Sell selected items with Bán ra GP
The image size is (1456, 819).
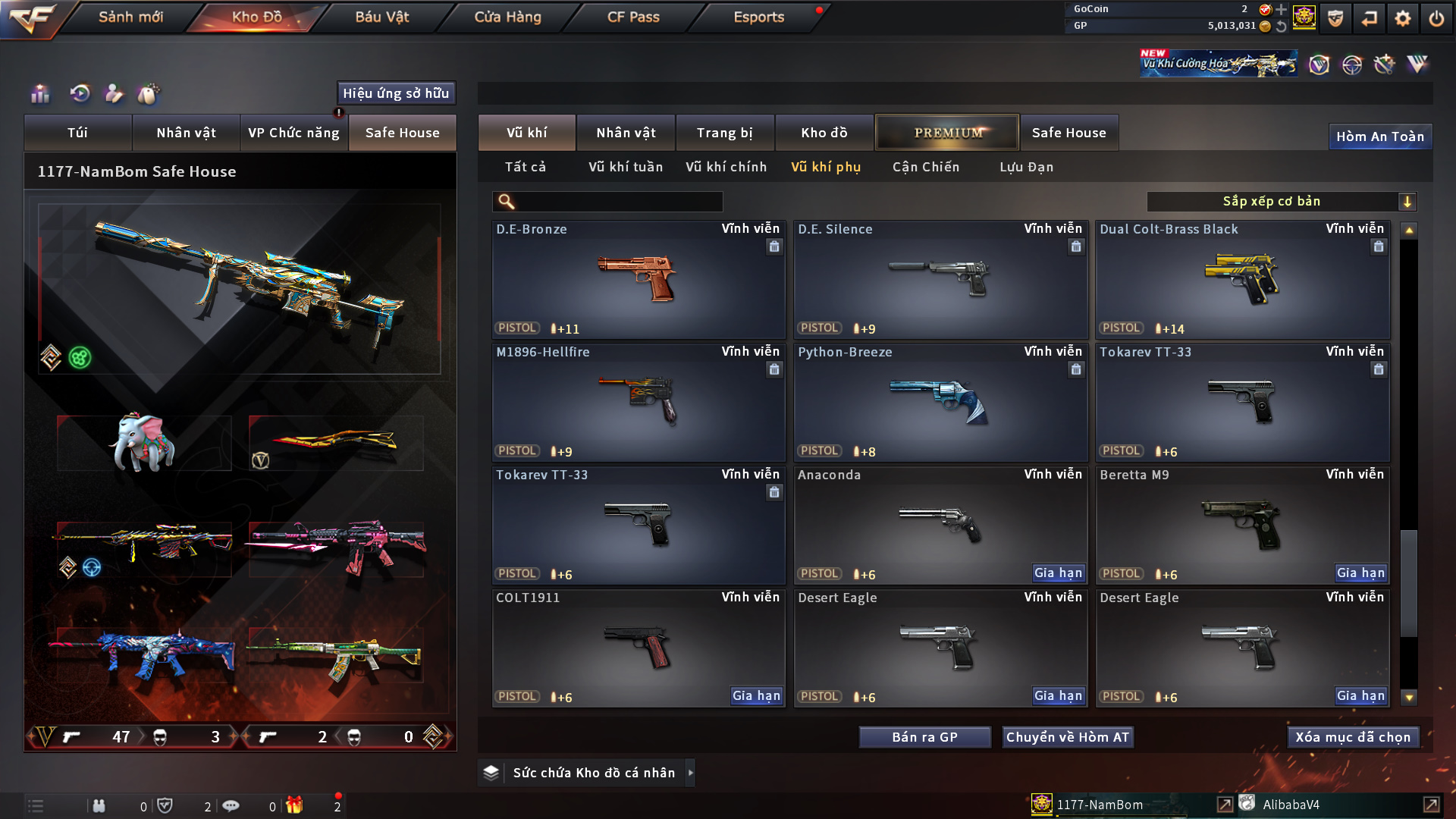(924, 737)
